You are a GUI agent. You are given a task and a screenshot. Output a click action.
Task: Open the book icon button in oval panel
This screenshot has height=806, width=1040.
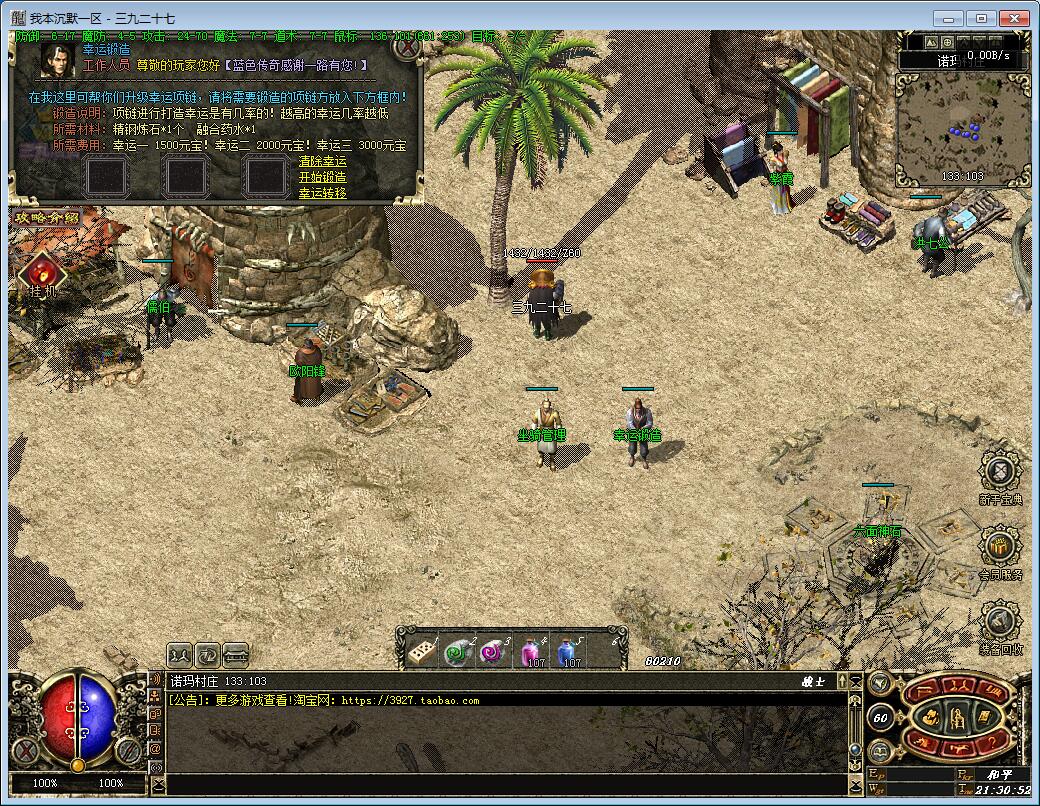pyautogui.click(x=984, y=717)
